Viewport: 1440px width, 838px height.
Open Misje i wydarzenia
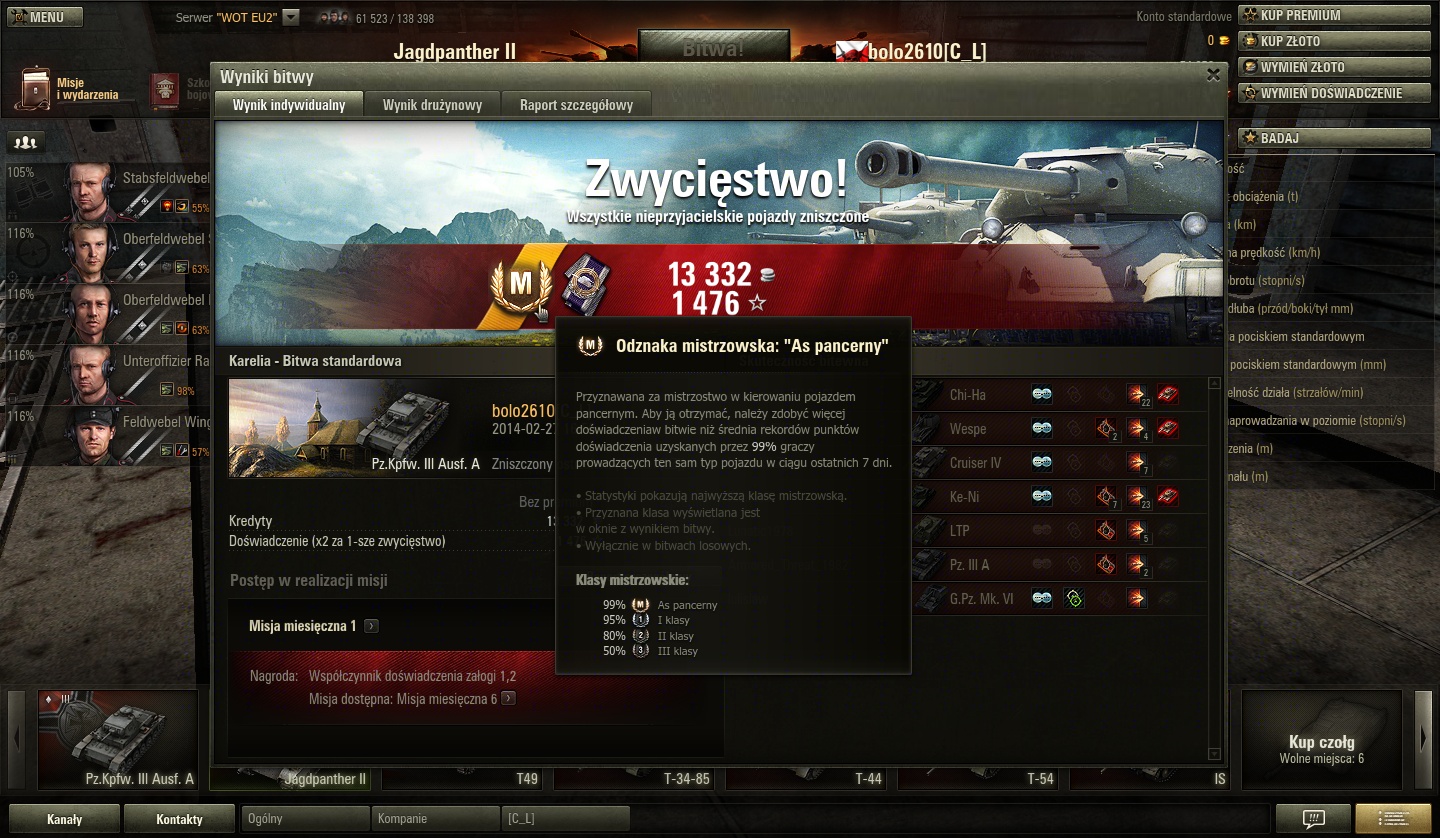point(68,89)
